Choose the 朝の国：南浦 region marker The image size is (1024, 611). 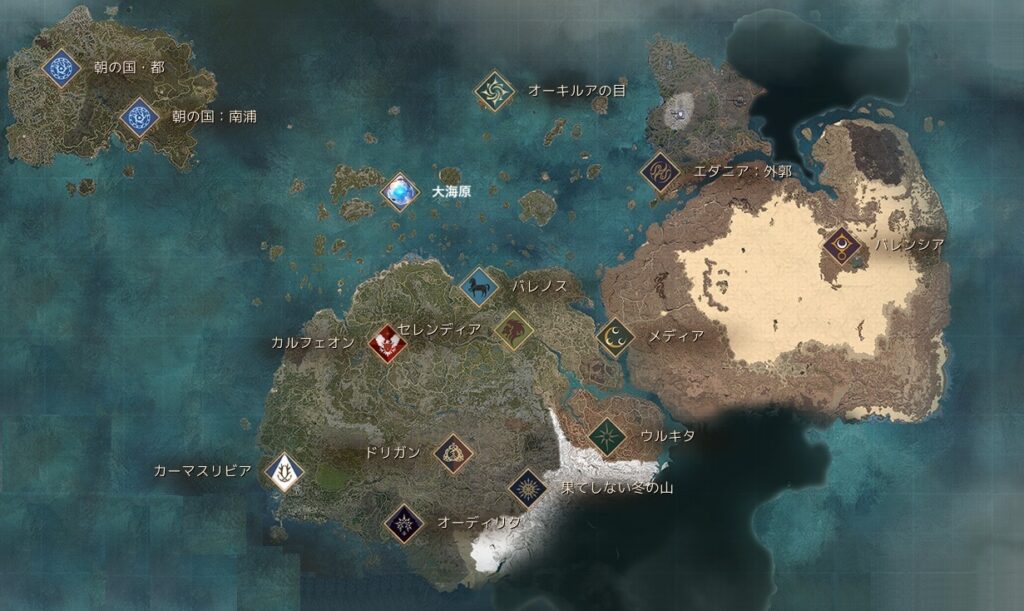[139, 117]
